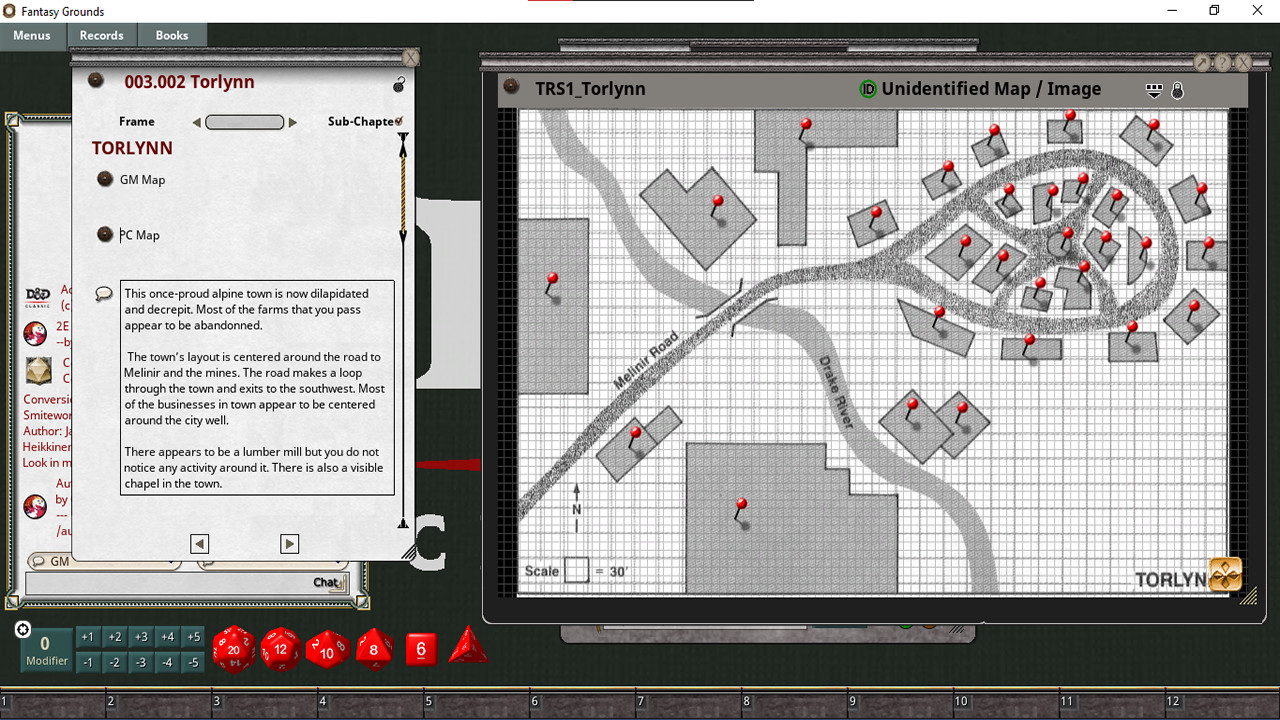The image size is (1280, 720).
Task: Roll the red six-sided die
Action: [420, 648]
